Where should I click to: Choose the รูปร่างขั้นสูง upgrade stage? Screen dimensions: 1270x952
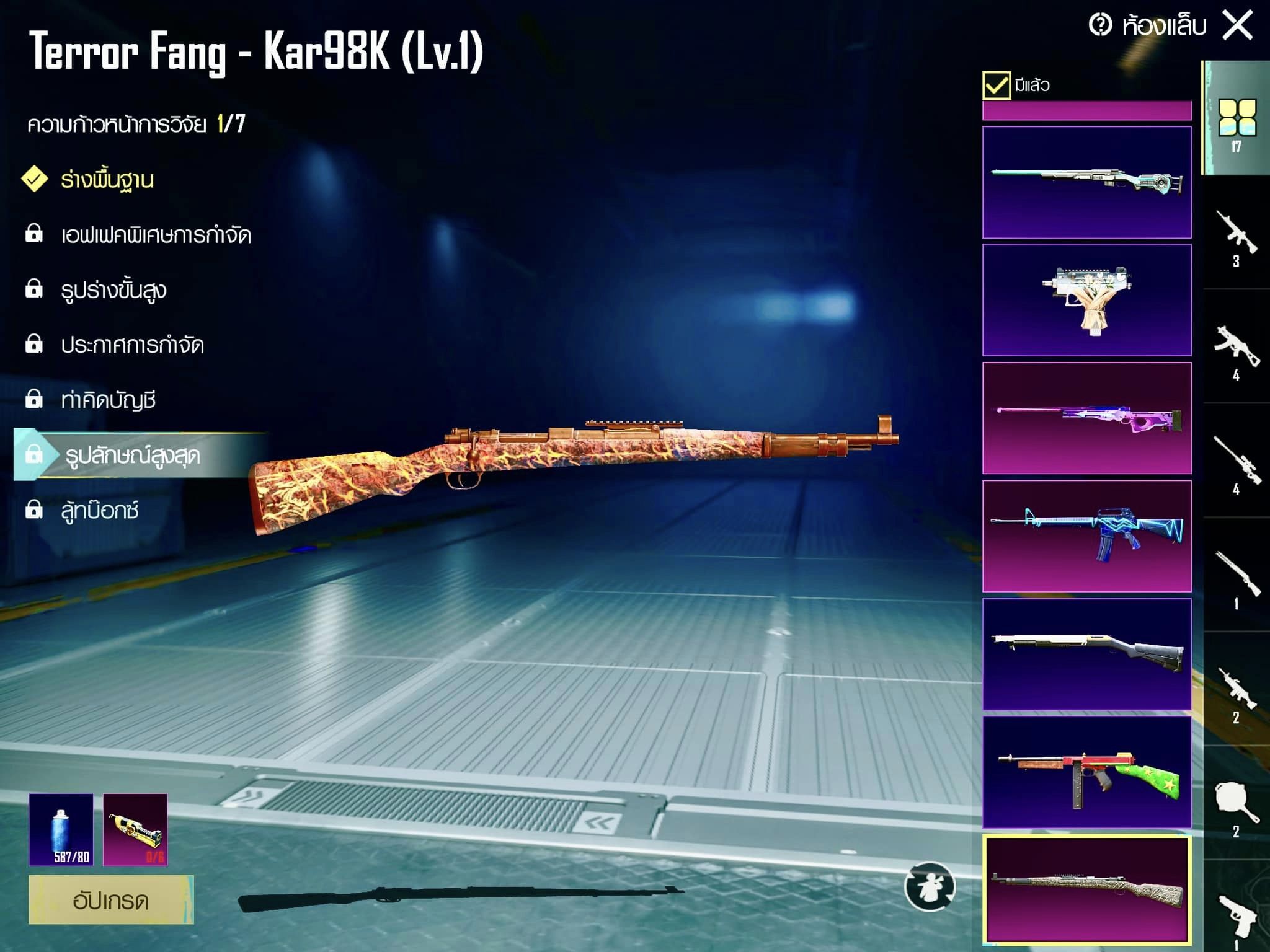click(113, 289)
